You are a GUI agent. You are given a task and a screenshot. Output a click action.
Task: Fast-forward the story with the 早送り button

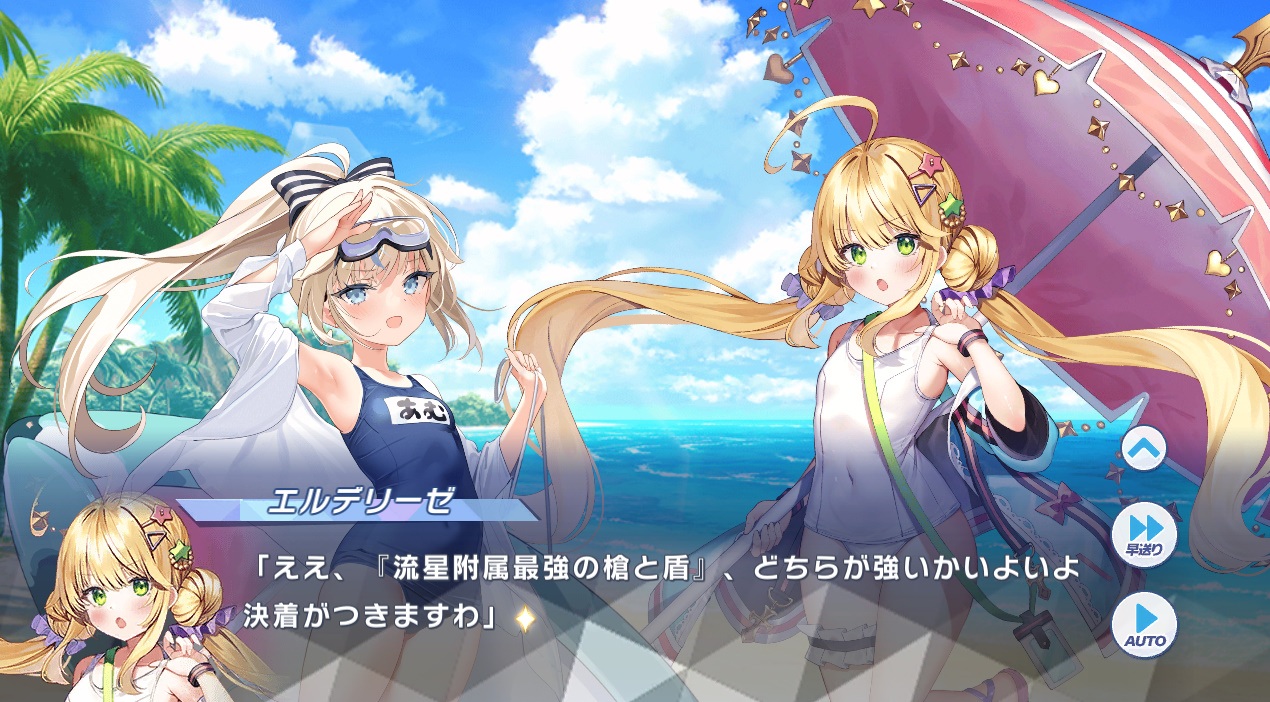click(1144, 536)
